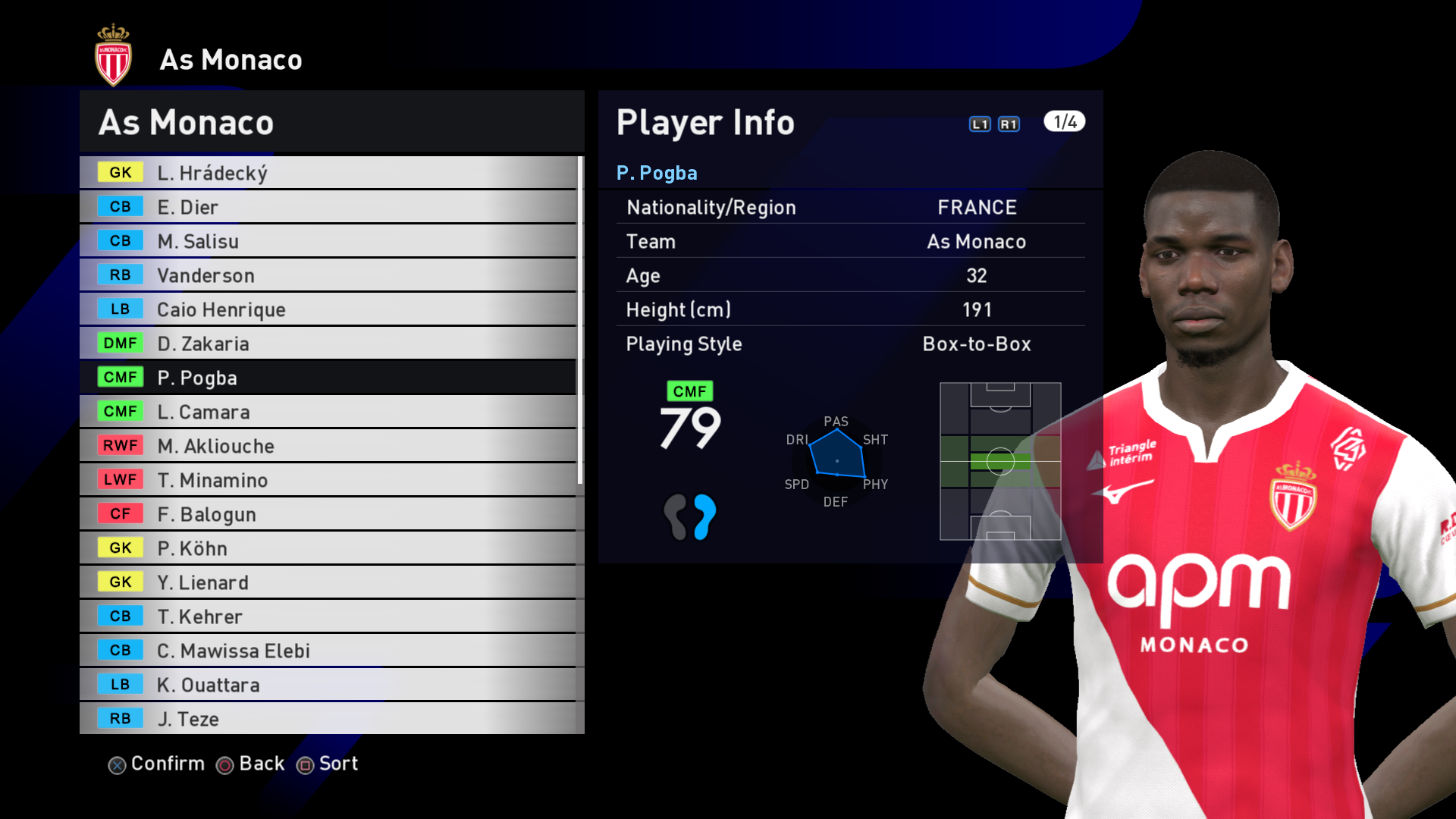Choose E. Dier in the player list
Screen dimensions: 1456x819
pyautogui.click(x=328, y=207)
